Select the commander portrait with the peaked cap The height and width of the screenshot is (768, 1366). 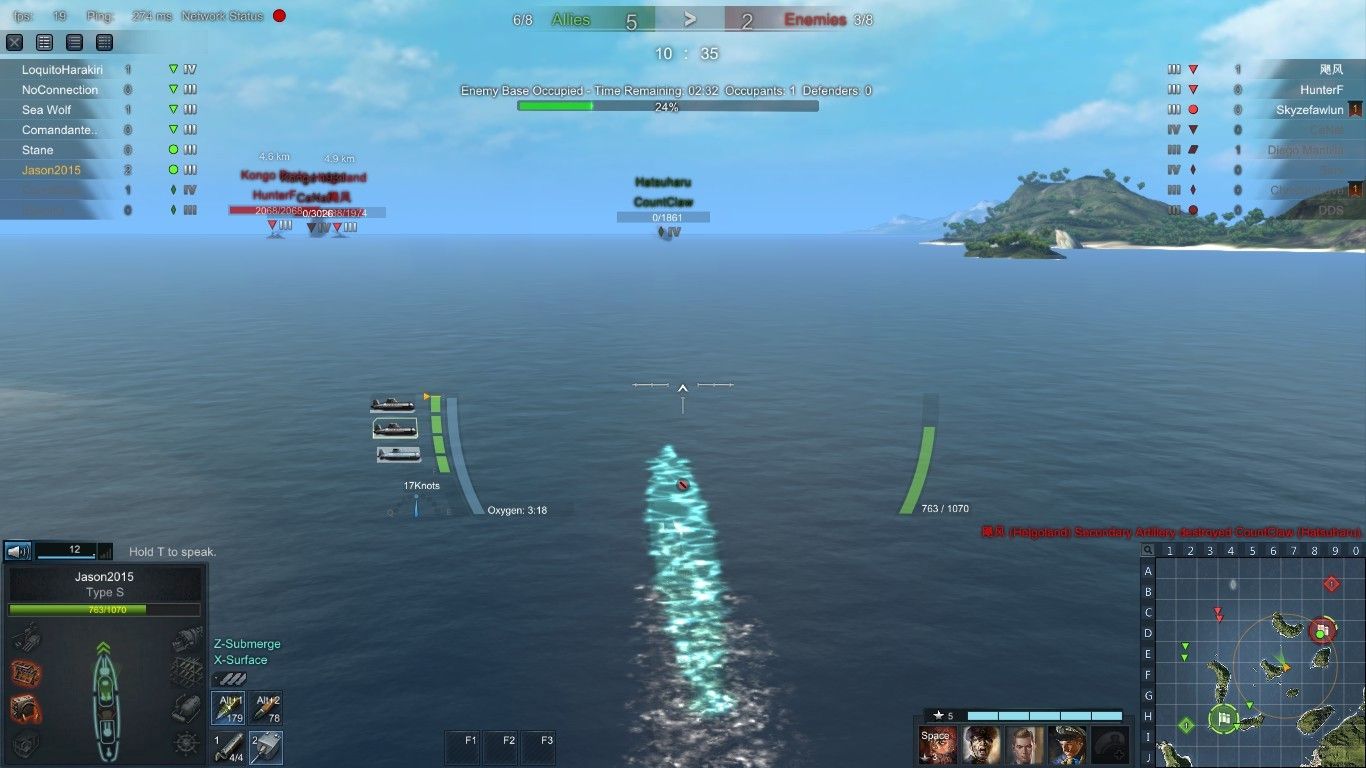(1068, 745)
